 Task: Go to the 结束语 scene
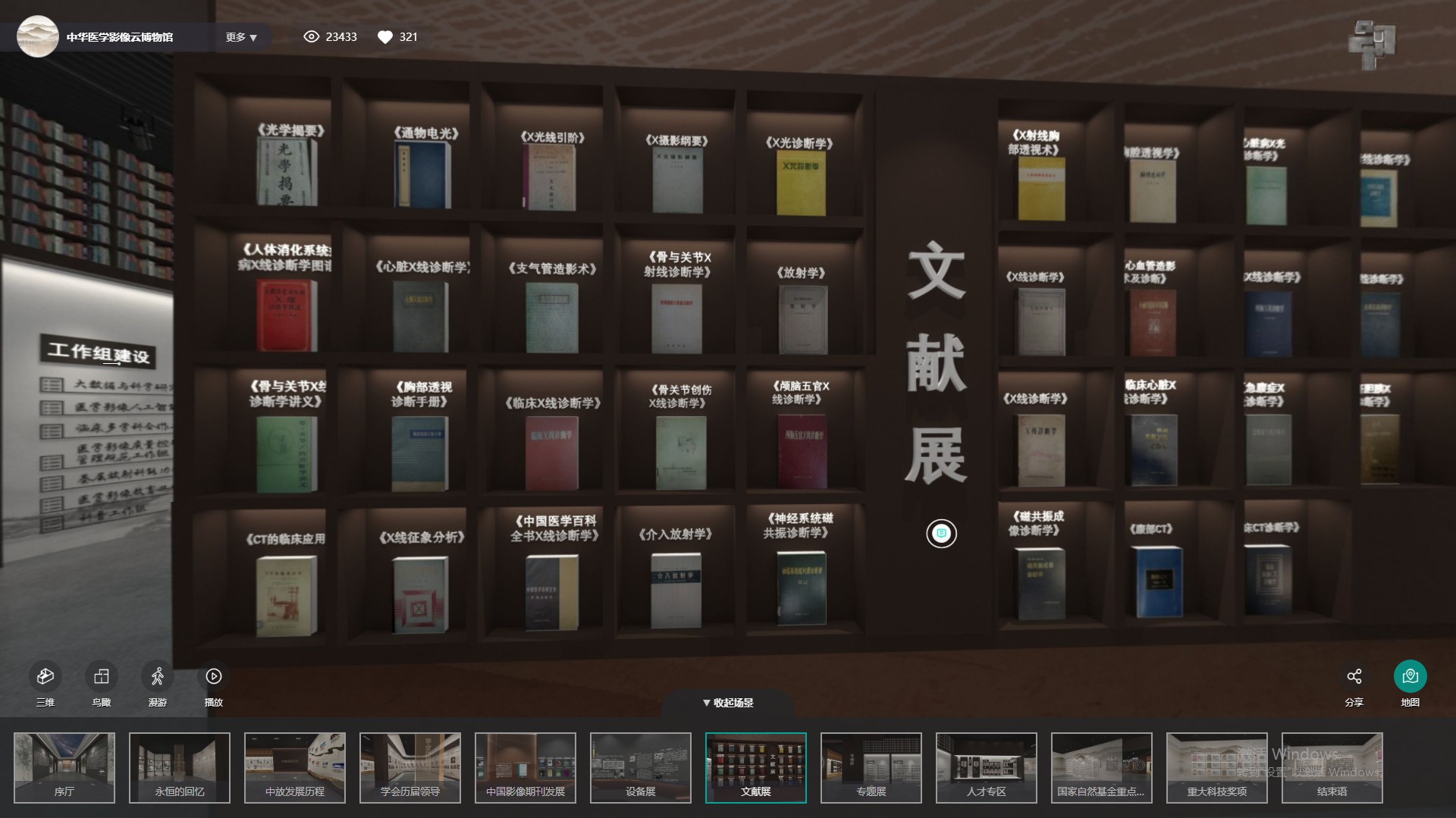coord(1332,767)
